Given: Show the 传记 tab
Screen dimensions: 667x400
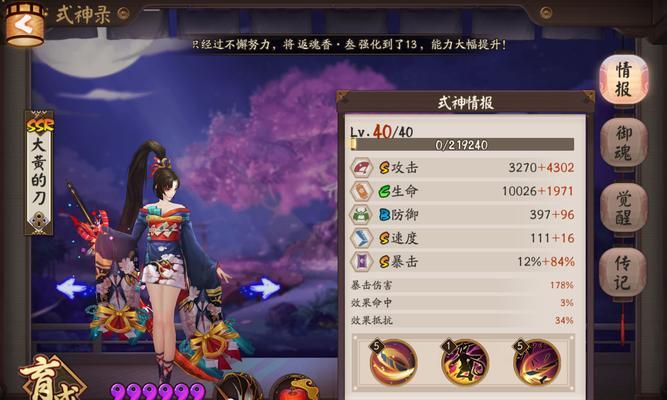Looking at the screenshot, I should coord(622,270).
